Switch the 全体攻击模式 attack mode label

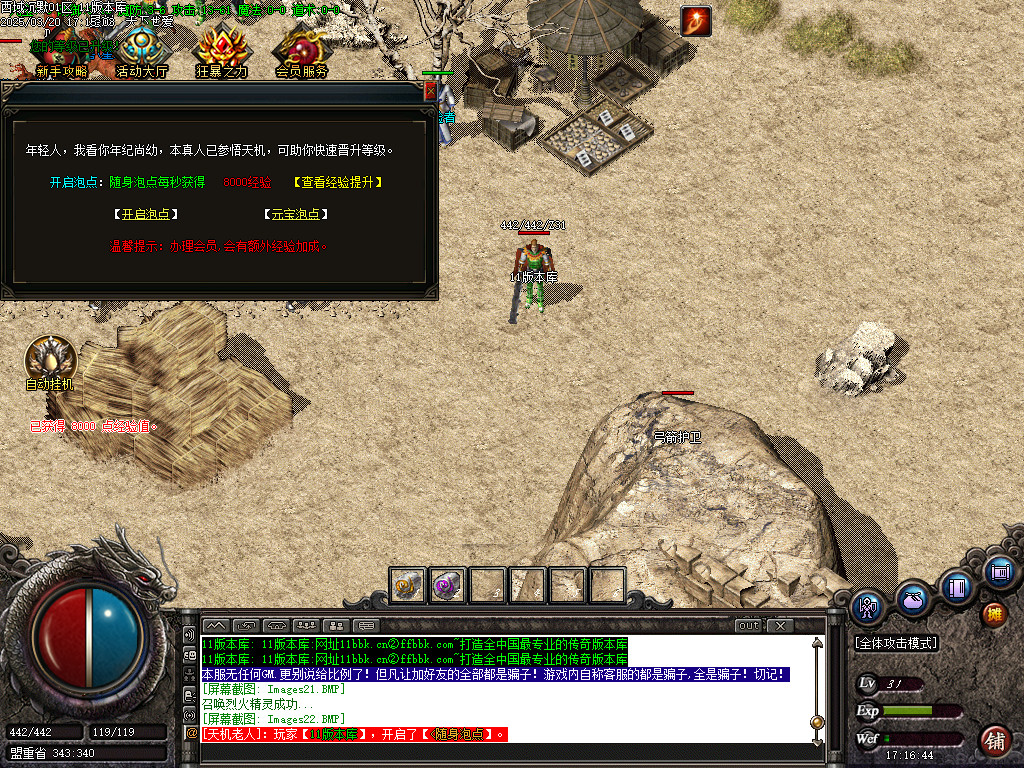tap(896, 643)
